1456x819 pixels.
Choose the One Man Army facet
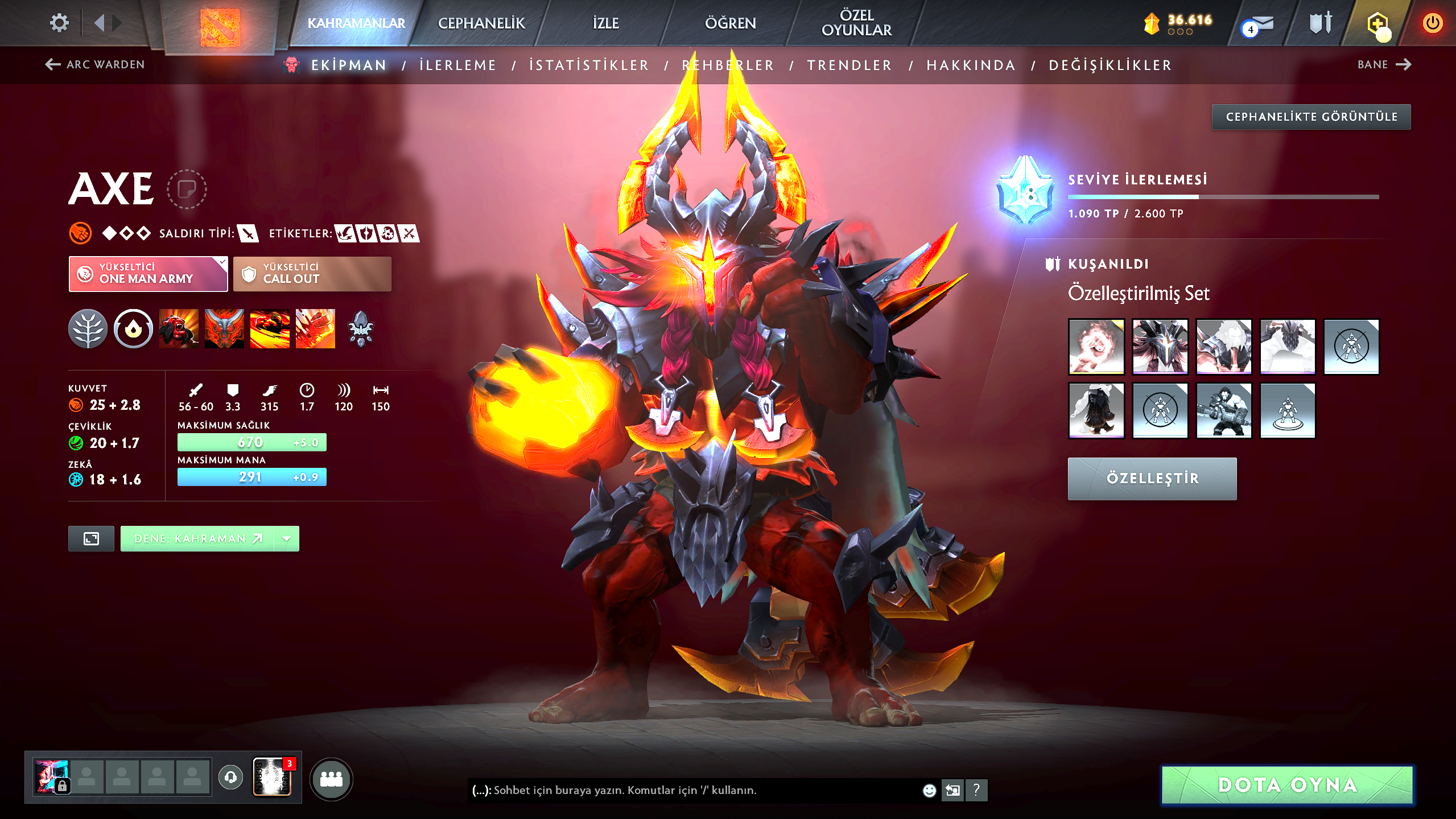[x=148, y=274]
